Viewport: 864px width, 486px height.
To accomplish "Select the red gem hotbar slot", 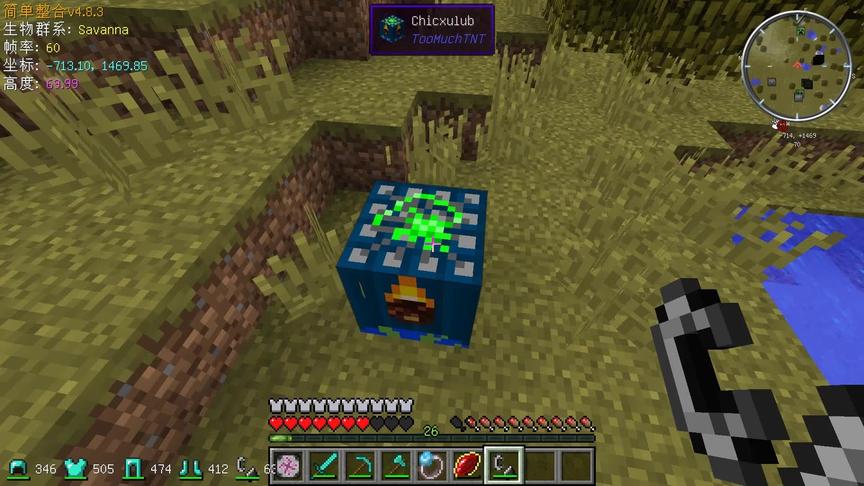I will pos(467,466).
